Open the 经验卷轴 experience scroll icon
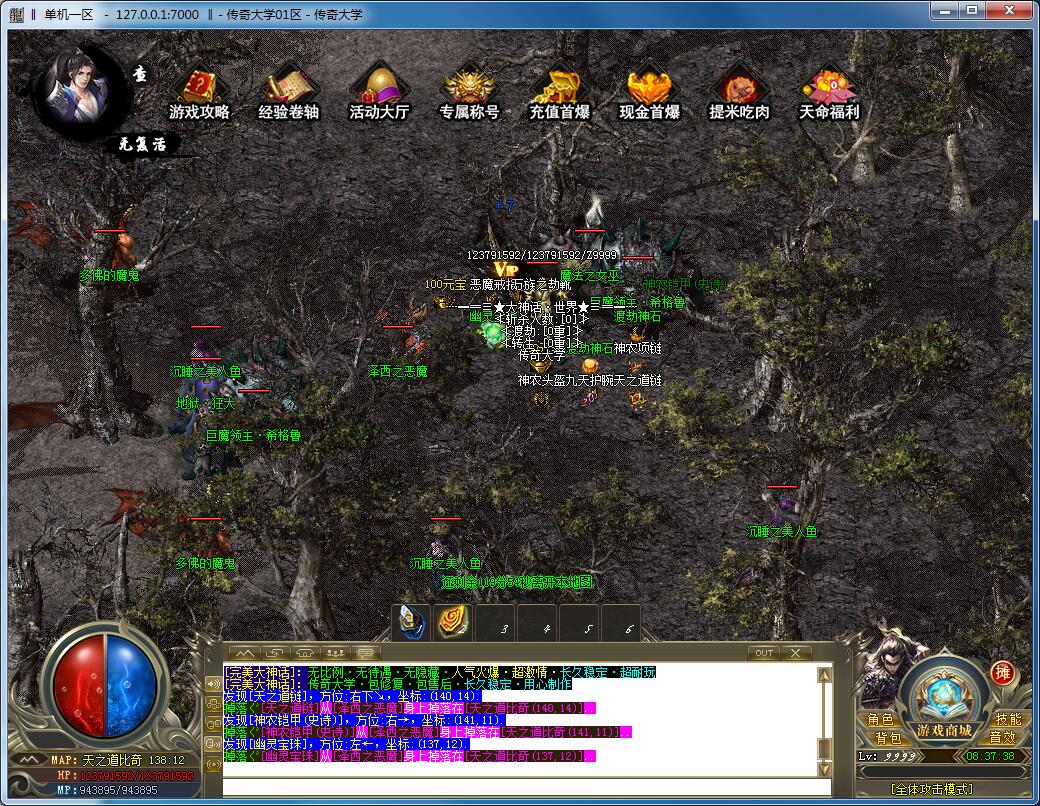1040x806 pixels. coord(289,92)
